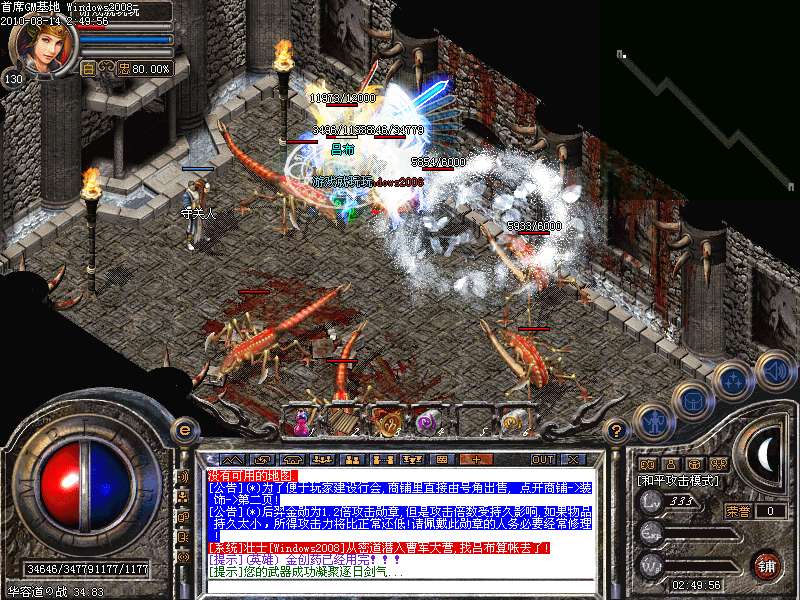The height and width of the screenshot is (600, 800).
Task: Open the bag inventory round button
Action: [692, 400]
